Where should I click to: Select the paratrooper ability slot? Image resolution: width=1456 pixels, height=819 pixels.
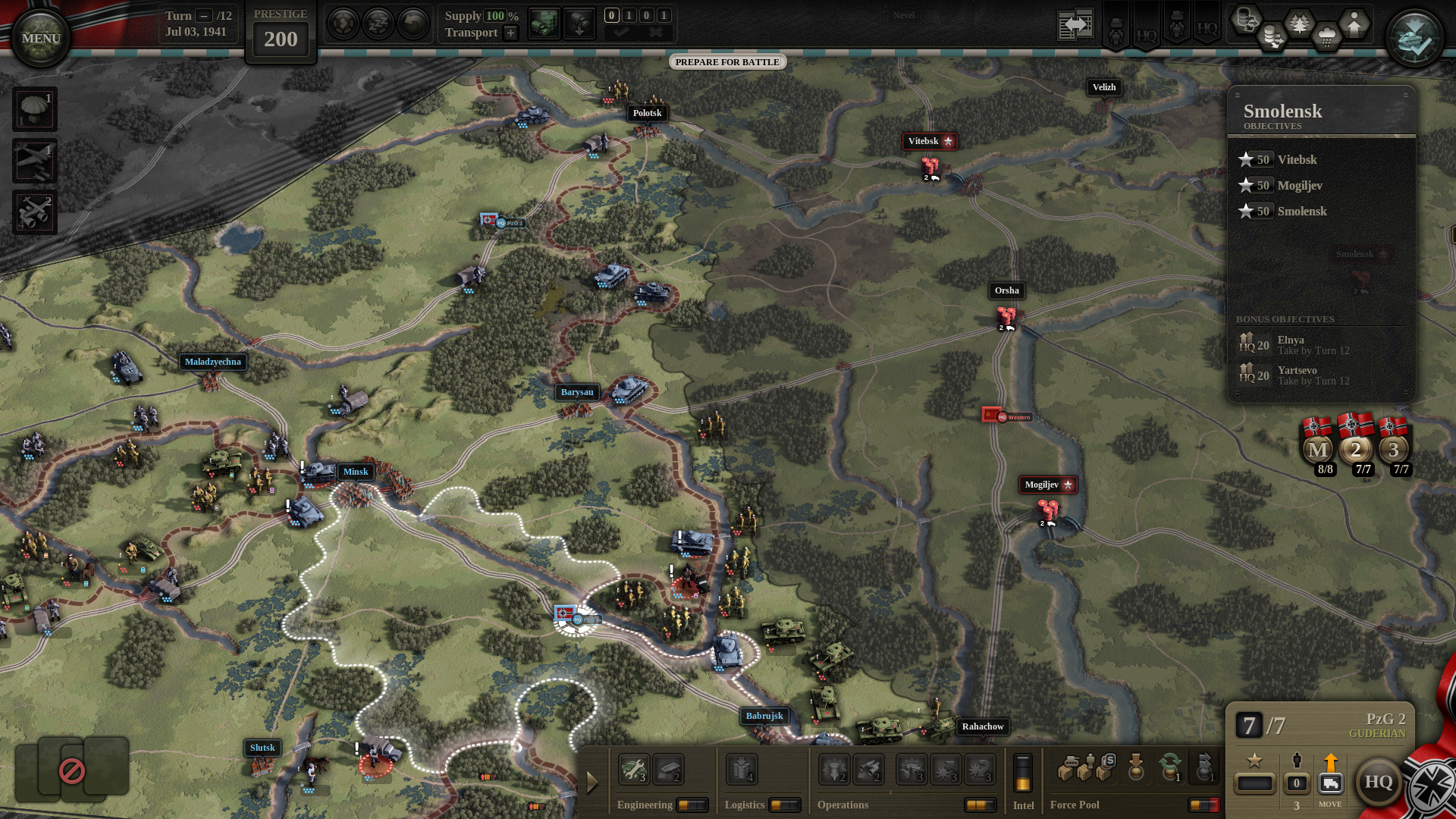click(x=34, y=109)
